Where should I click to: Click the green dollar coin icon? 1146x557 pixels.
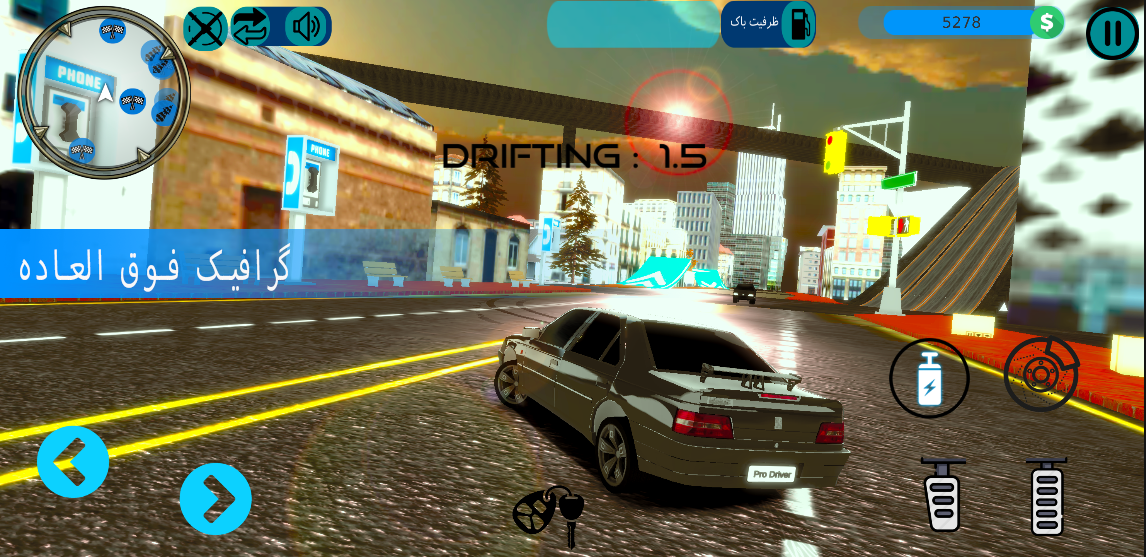tap(1047, 22)
